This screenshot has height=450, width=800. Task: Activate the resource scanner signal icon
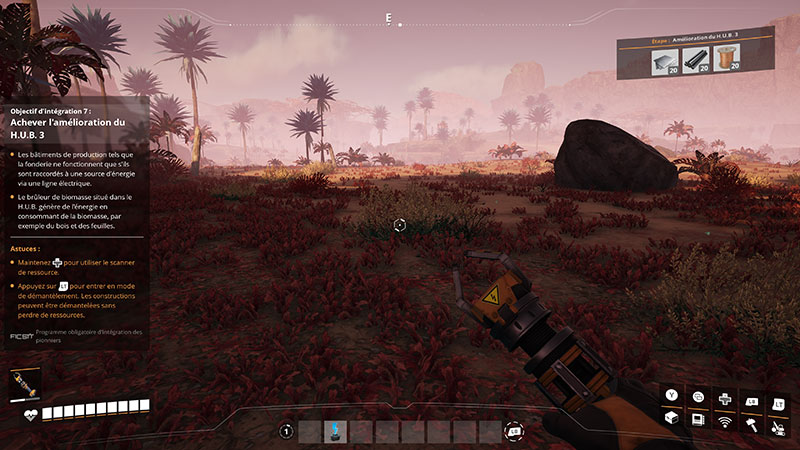724,422
